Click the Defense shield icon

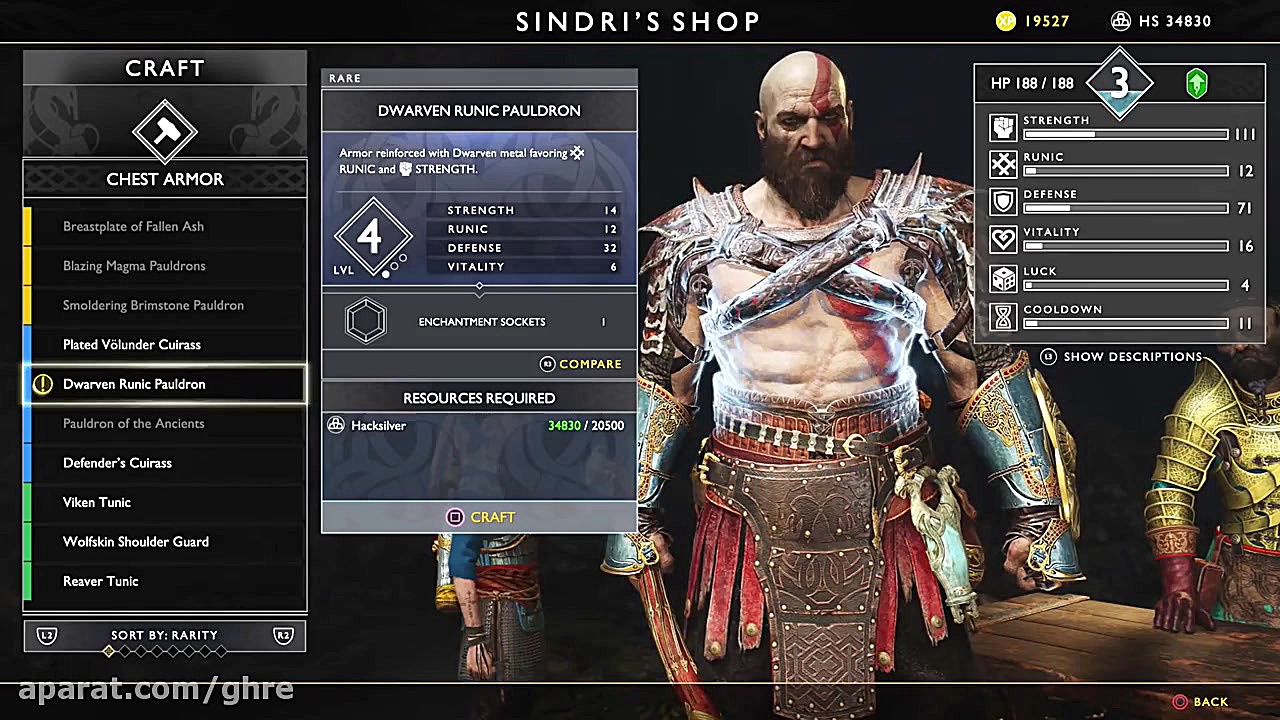[1003, 201]
